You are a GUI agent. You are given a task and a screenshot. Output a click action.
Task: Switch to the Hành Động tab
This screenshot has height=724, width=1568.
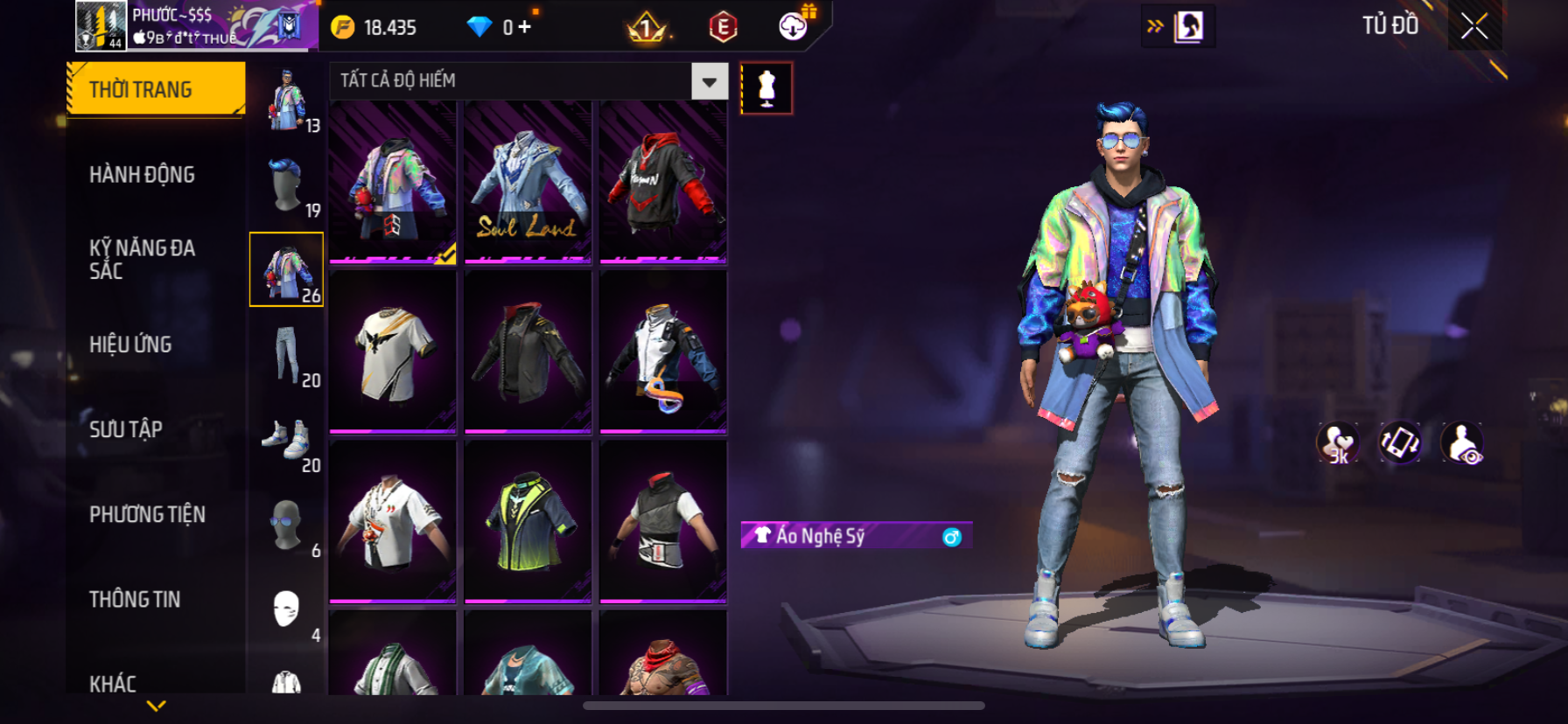[142, 175]
